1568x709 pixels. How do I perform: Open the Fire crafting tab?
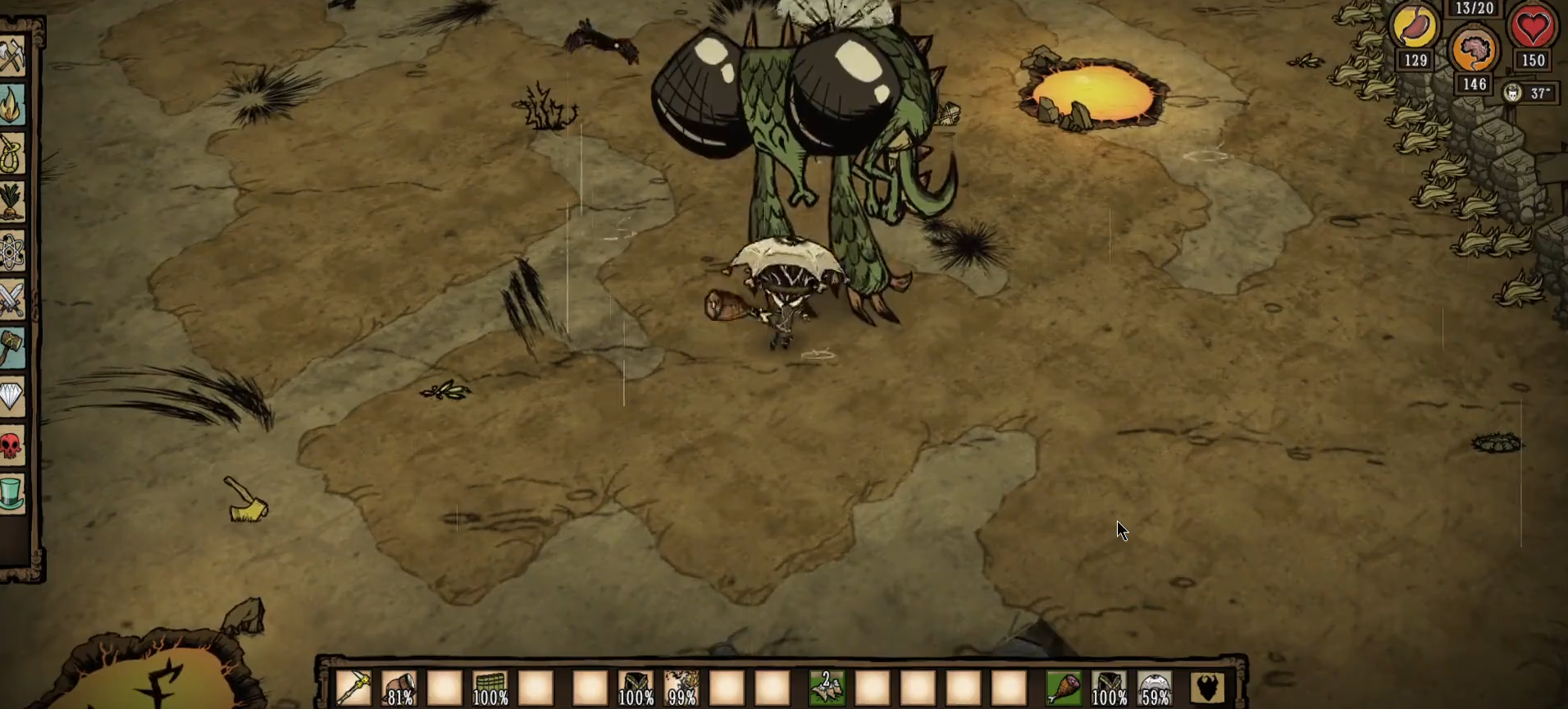pos(13,105)
